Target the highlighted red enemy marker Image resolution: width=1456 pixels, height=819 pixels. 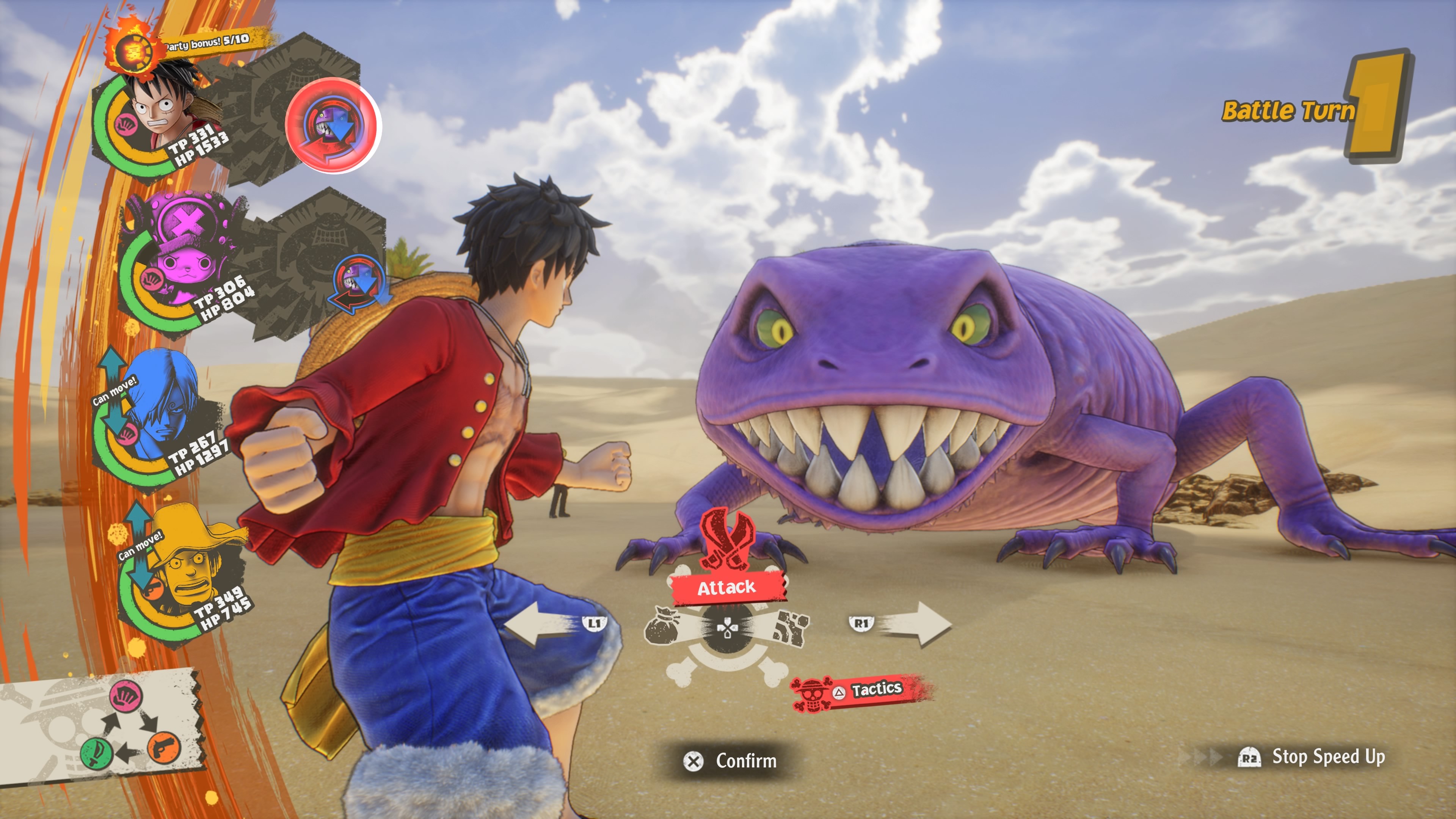point(333,126)
